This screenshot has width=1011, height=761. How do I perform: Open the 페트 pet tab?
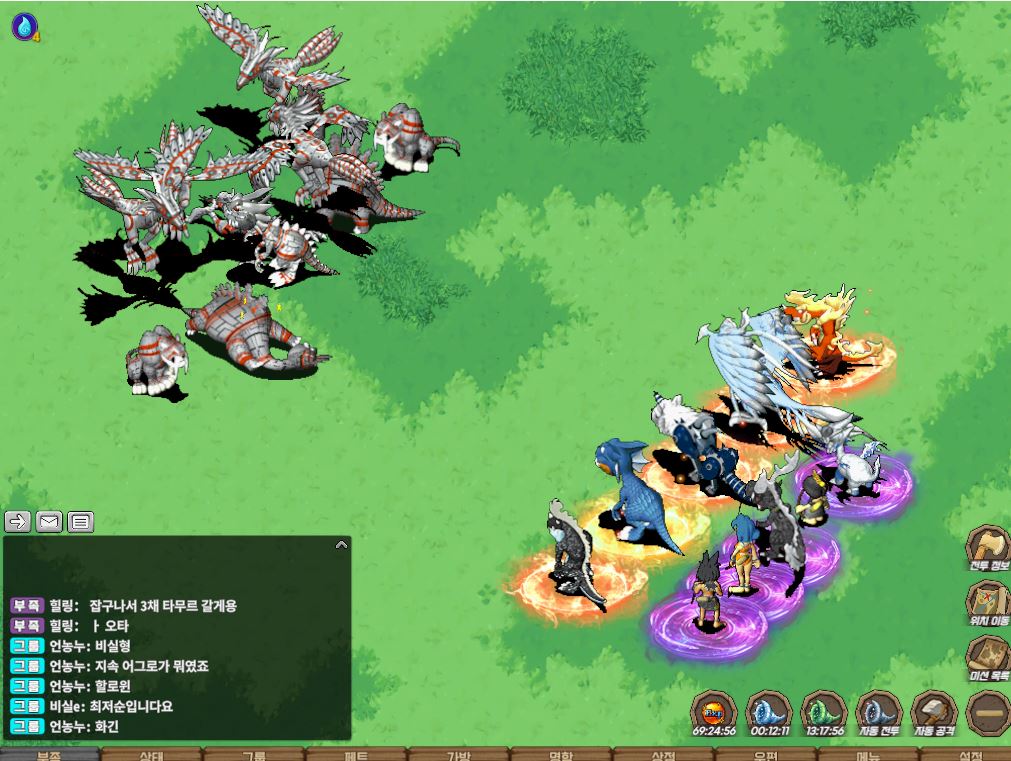356,755
